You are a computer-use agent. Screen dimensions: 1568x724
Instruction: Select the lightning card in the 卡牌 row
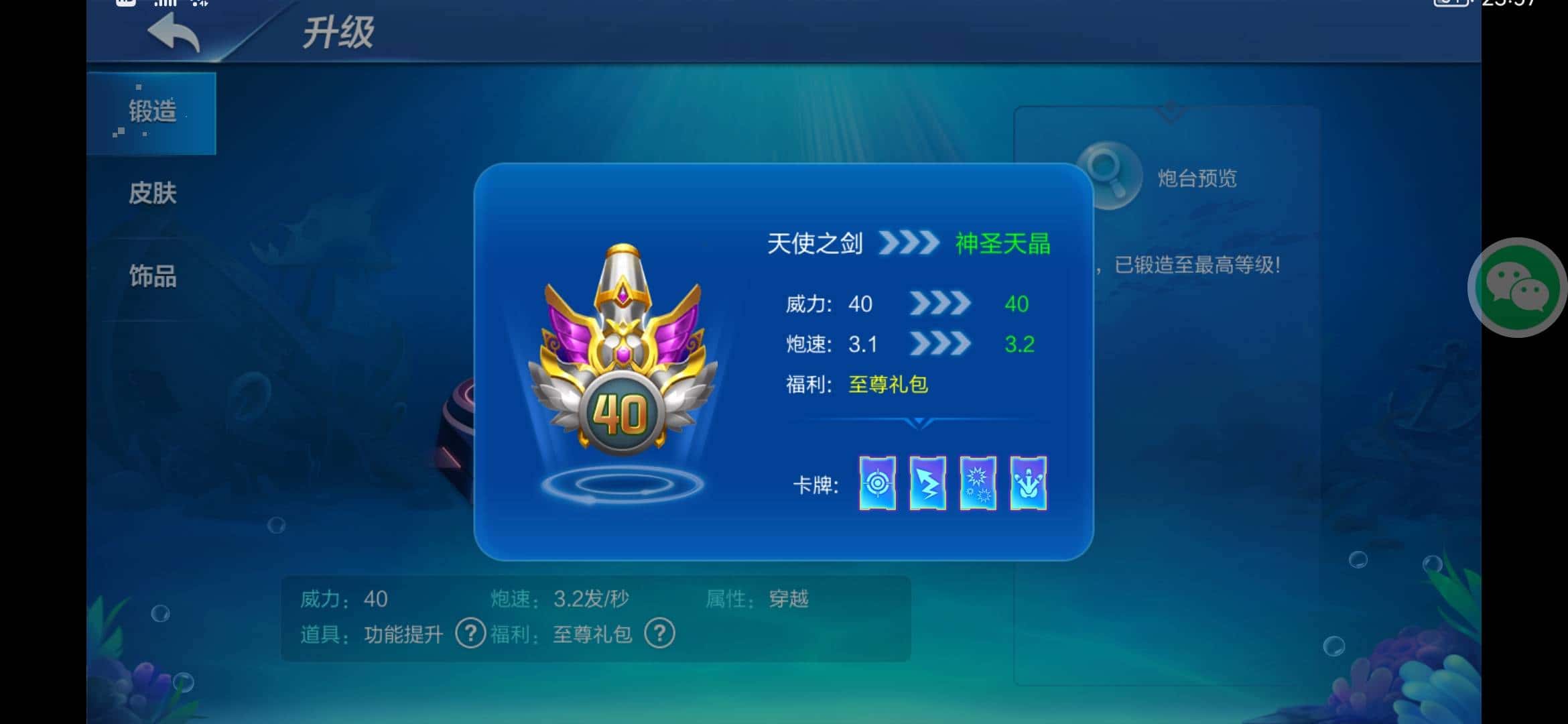pyautogui.click(x=927, y=483)
